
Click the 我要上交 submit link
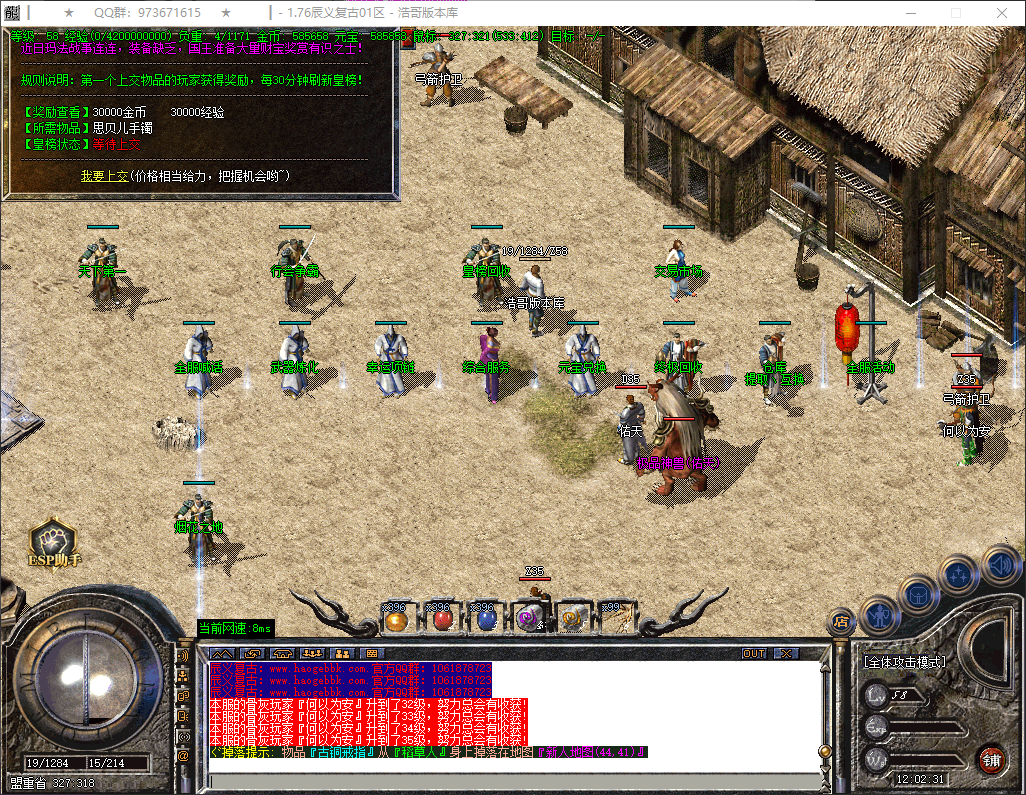[x=106, y=176]
